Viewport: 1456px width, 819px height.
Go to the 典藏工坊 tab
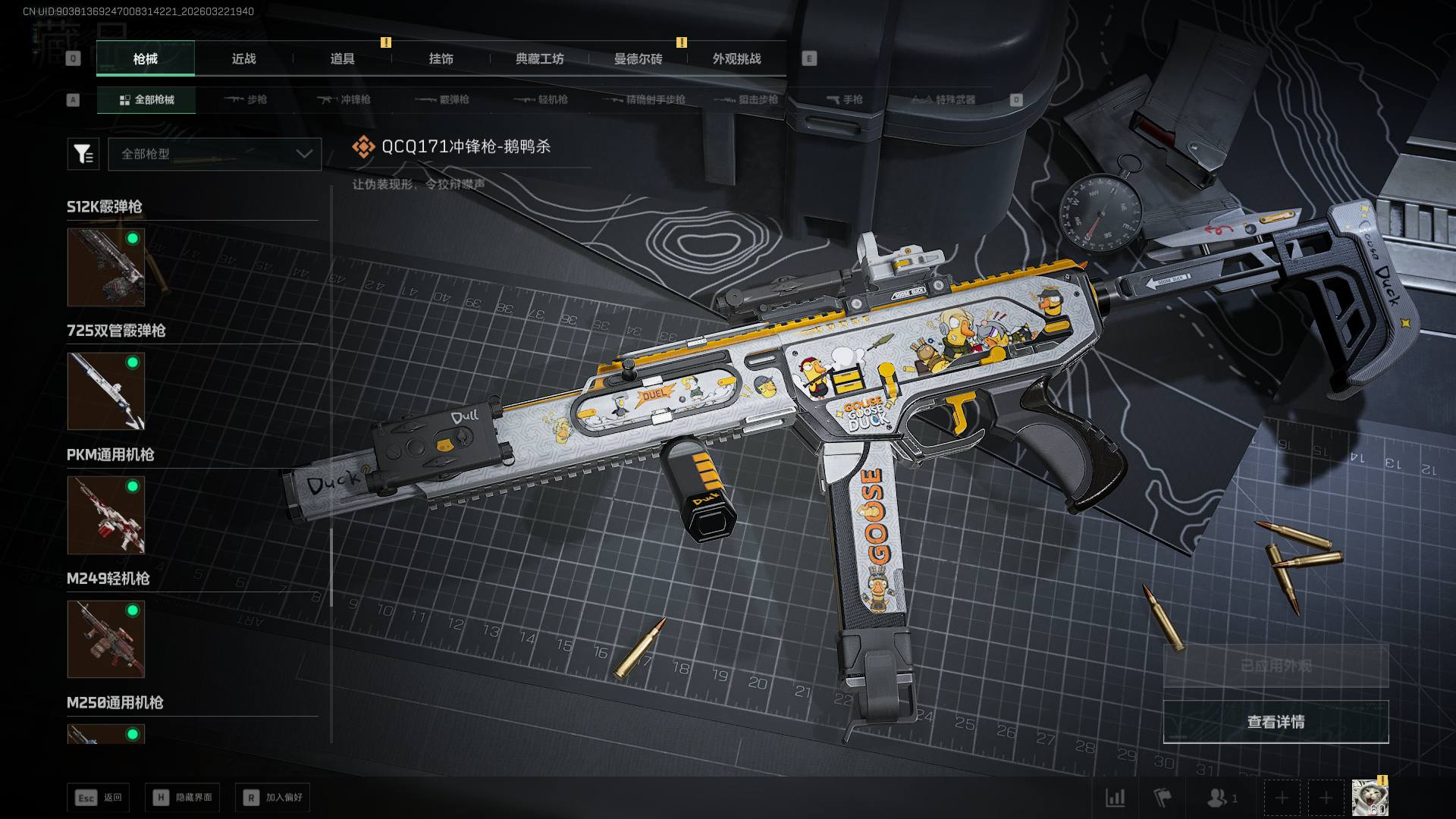tap(539, 58)
